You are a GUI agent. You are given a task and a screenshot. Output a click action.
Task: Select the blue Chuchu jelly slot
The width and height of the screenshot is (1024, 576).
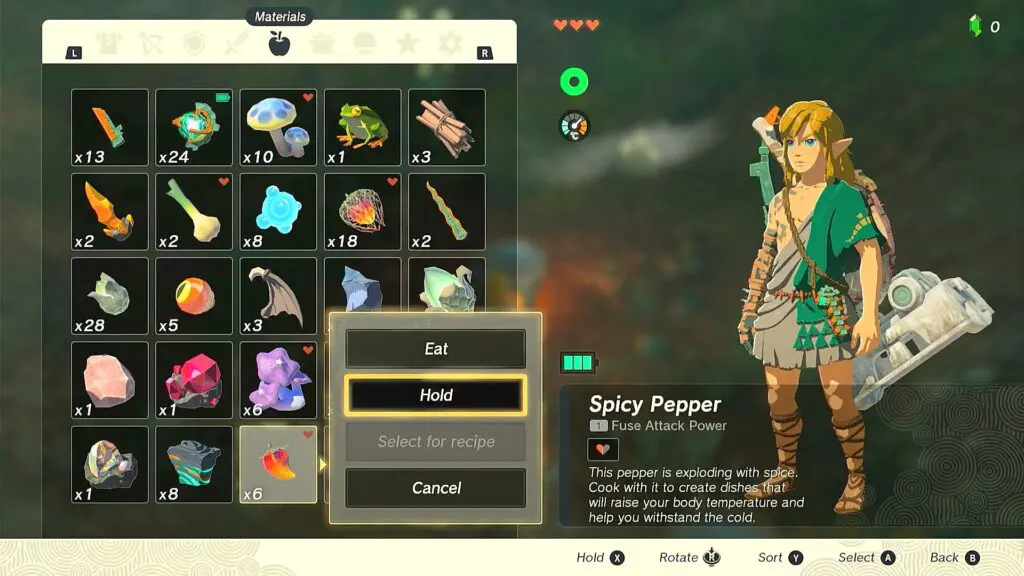tap(278, 211)
